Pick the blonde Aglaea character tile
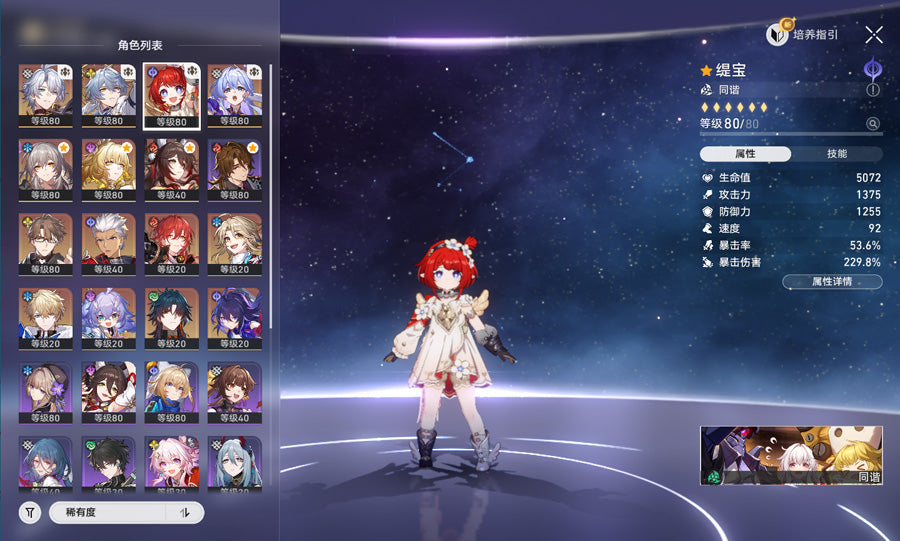900x541 pixels. 109,170
